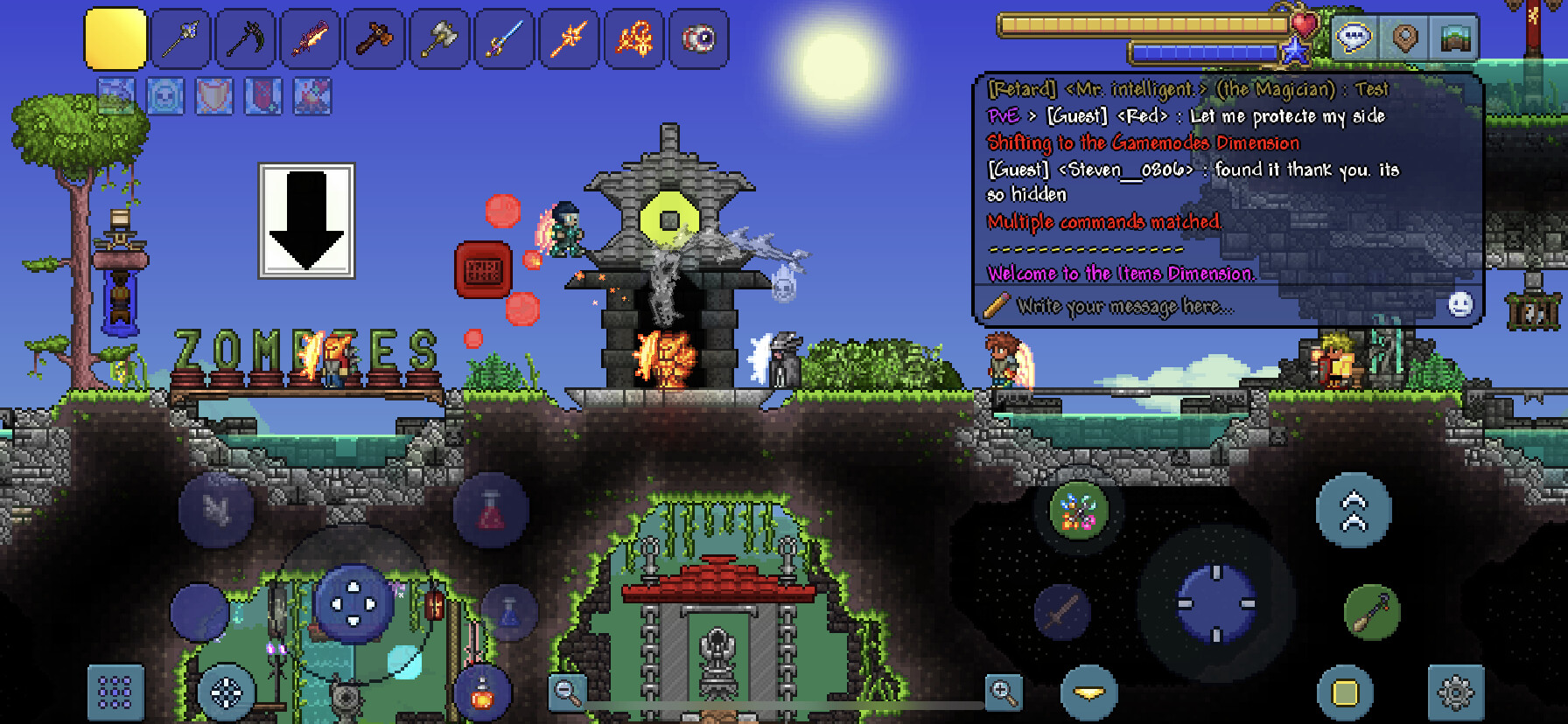This screenshot has width=1568, height=724.
Task: Tap the Write your message here field
Action: pyautogui.click(x=1129, y=306)
